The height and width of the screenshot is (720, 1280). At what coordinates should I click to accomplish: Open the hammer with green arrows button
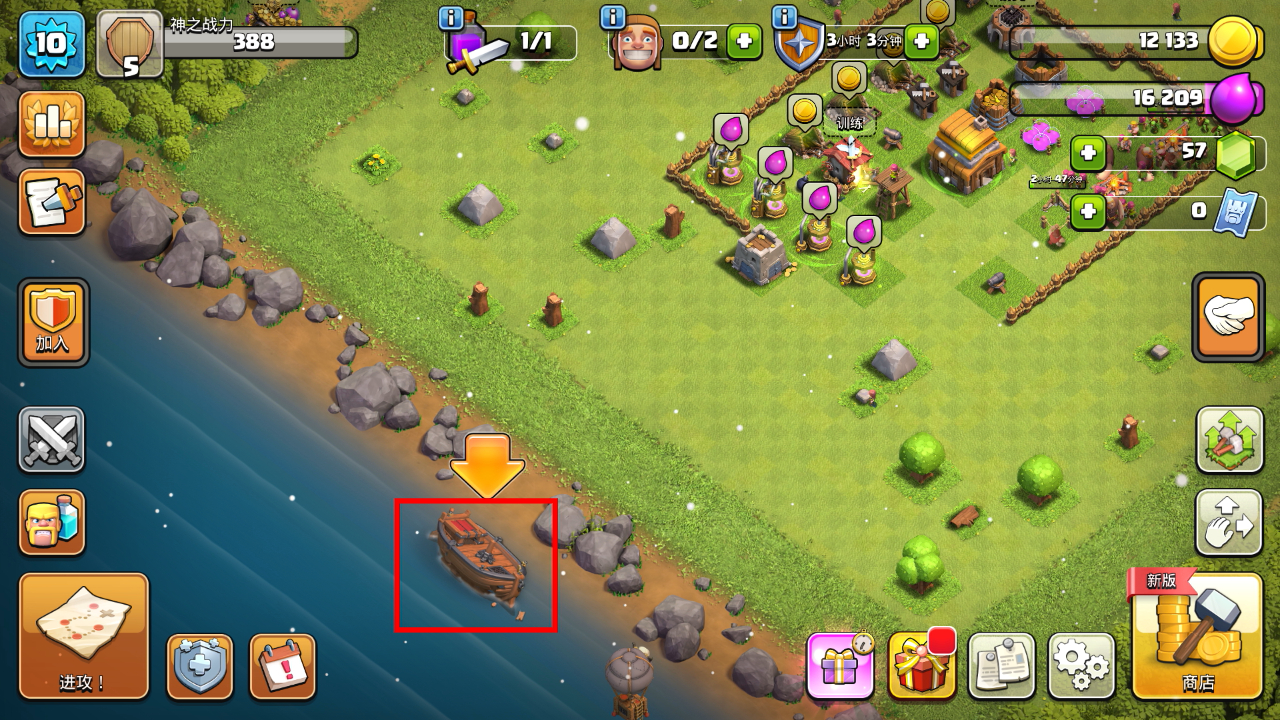[1229, 440]
